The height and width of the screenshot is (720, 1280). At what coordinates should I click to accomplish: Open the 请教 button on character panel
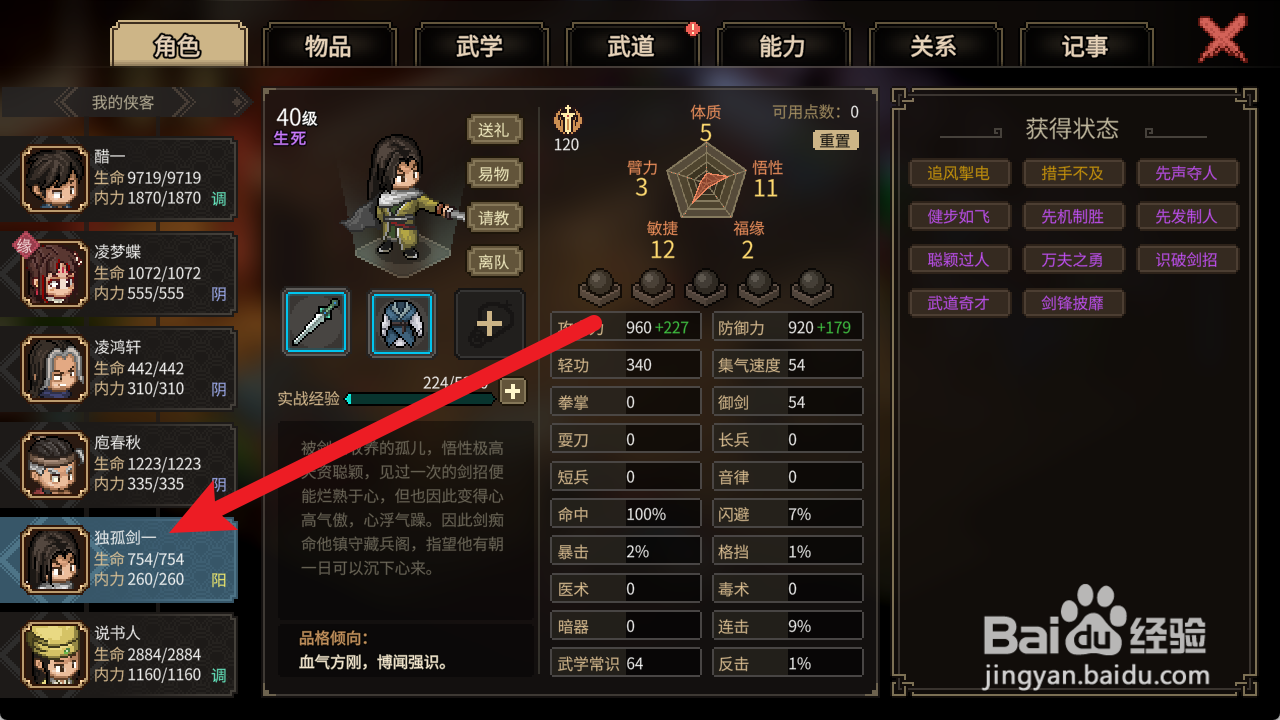pos(494,219)
